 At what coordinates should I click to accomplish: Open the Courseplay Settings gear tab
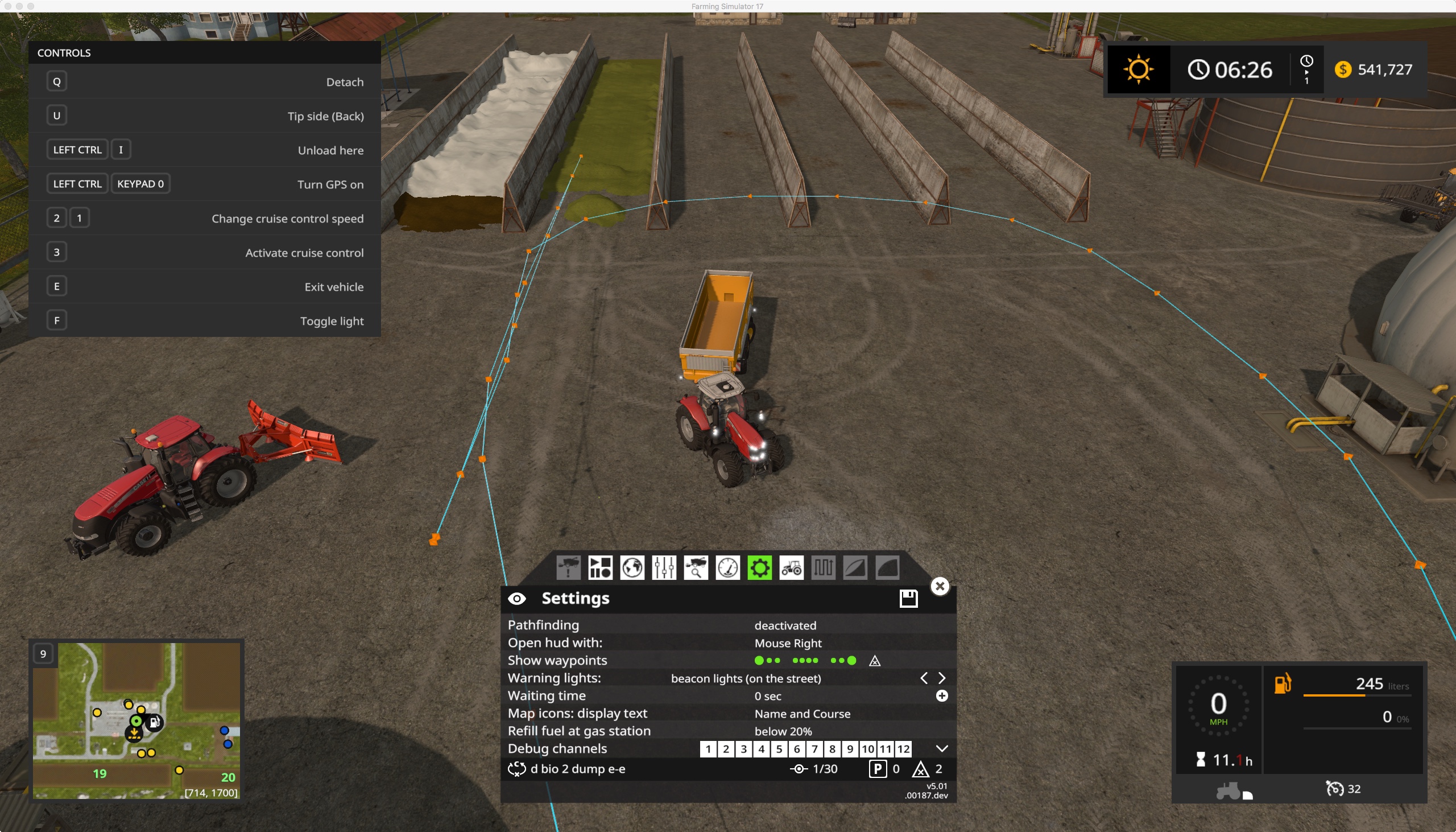[x=759, y=567]
